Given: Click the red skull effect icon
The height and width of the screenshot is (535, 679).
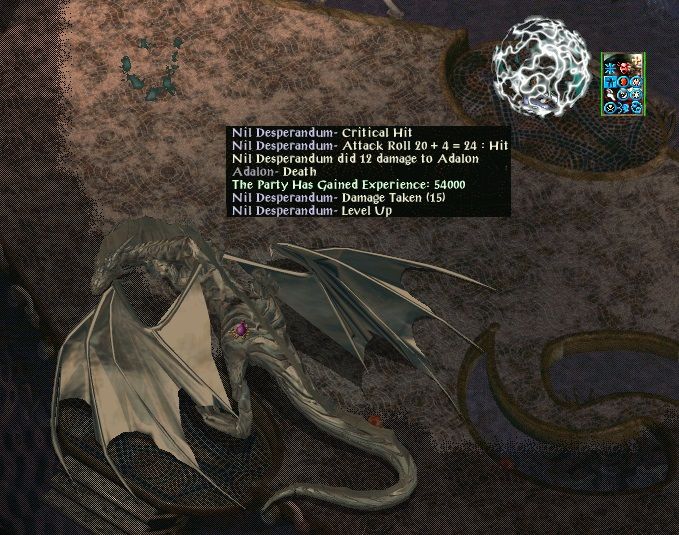Looking at the screenshot, I should 623,67.
